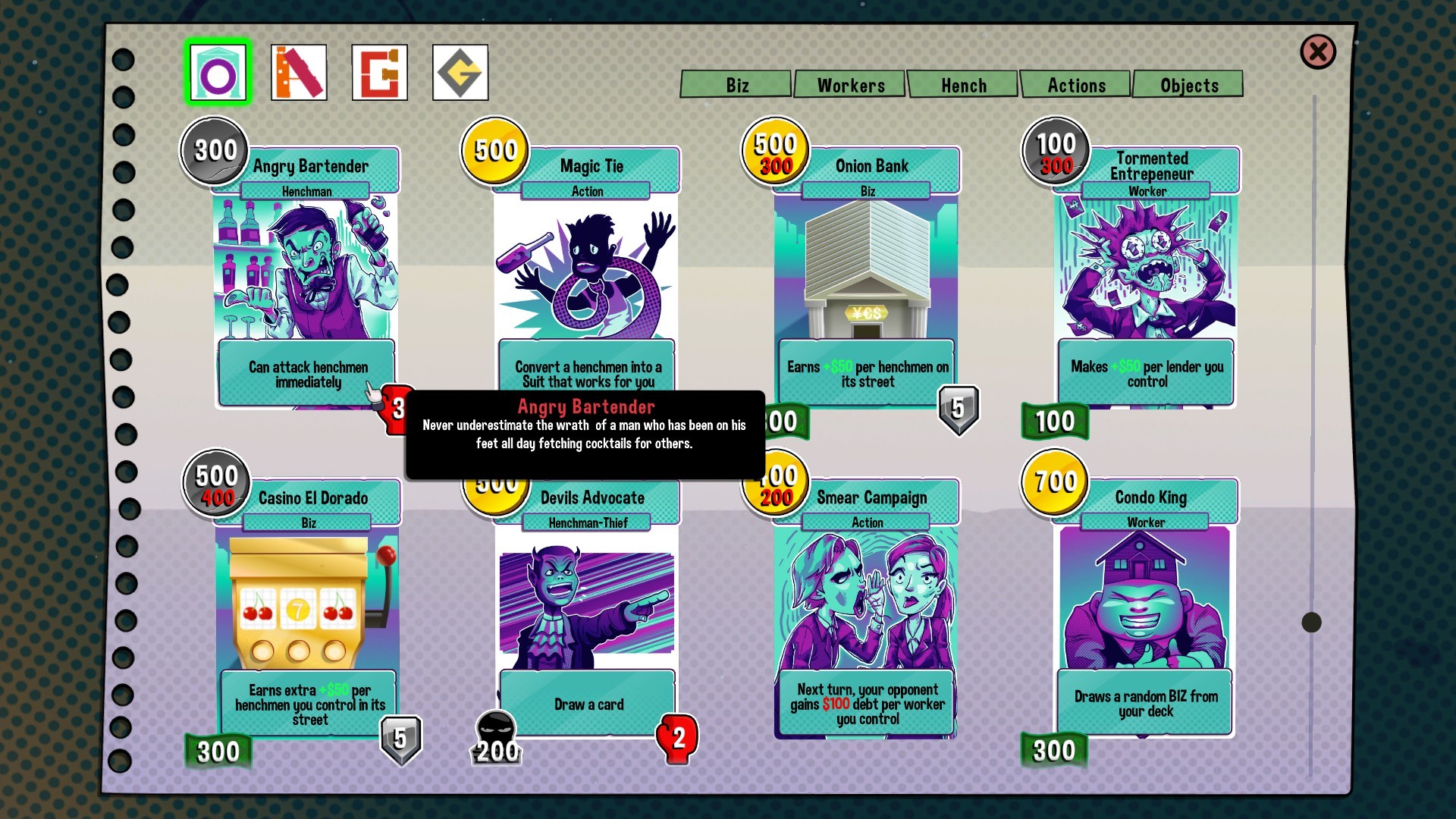The image size is (1456, 819).
Task: Click the gold 500 coin on Magic Tie
Action: pyautogui.click(x=494, y=151)
